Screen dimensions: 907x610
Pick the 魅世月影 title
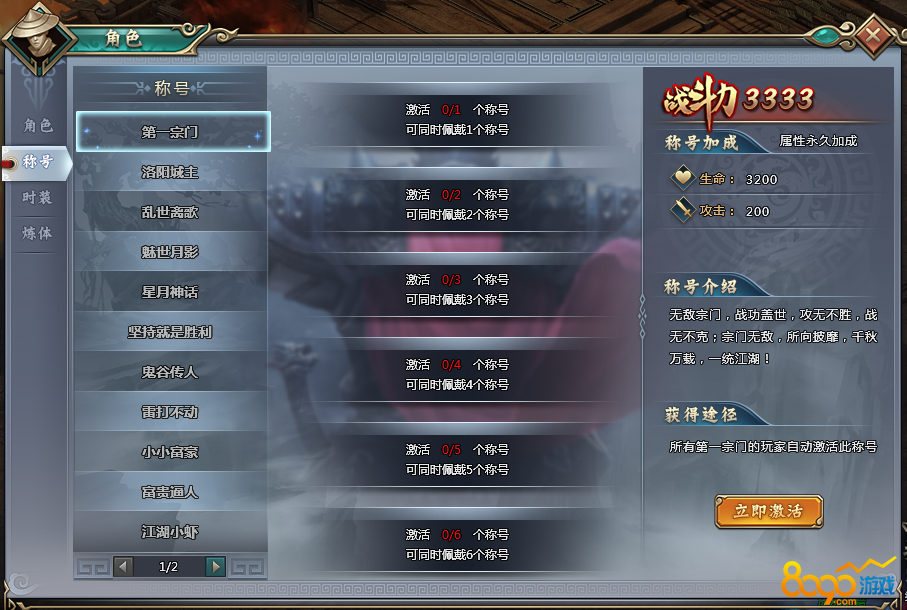(171, 252)
